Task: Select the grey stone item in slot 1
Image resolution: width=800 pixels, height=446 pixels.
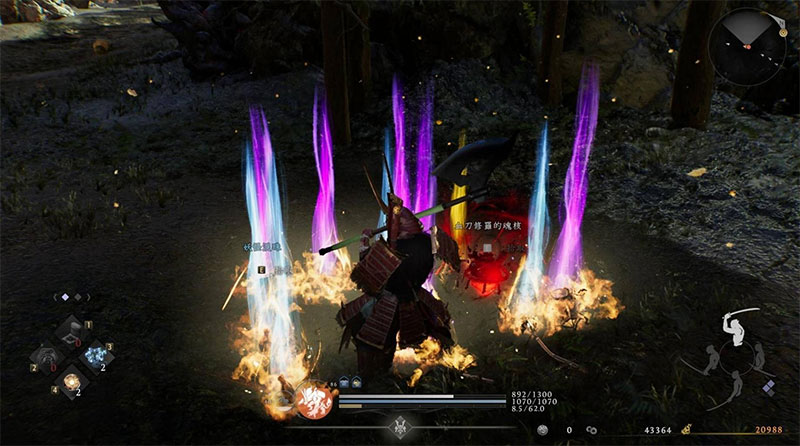Action: (x=73, y=331)
